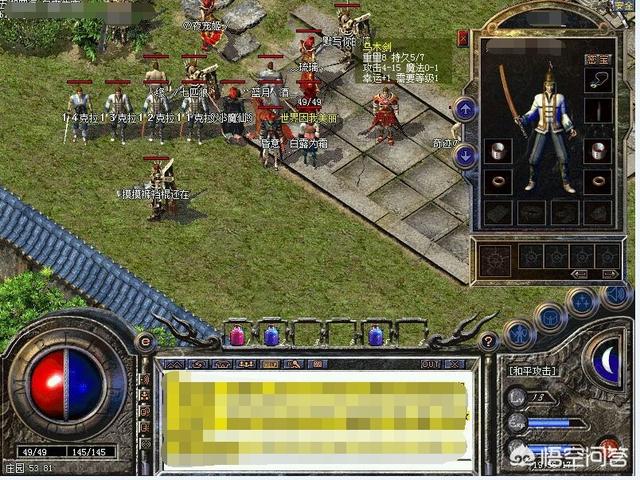Open the question mark help button
Screen dimensions: 640x480
(489, 341)
